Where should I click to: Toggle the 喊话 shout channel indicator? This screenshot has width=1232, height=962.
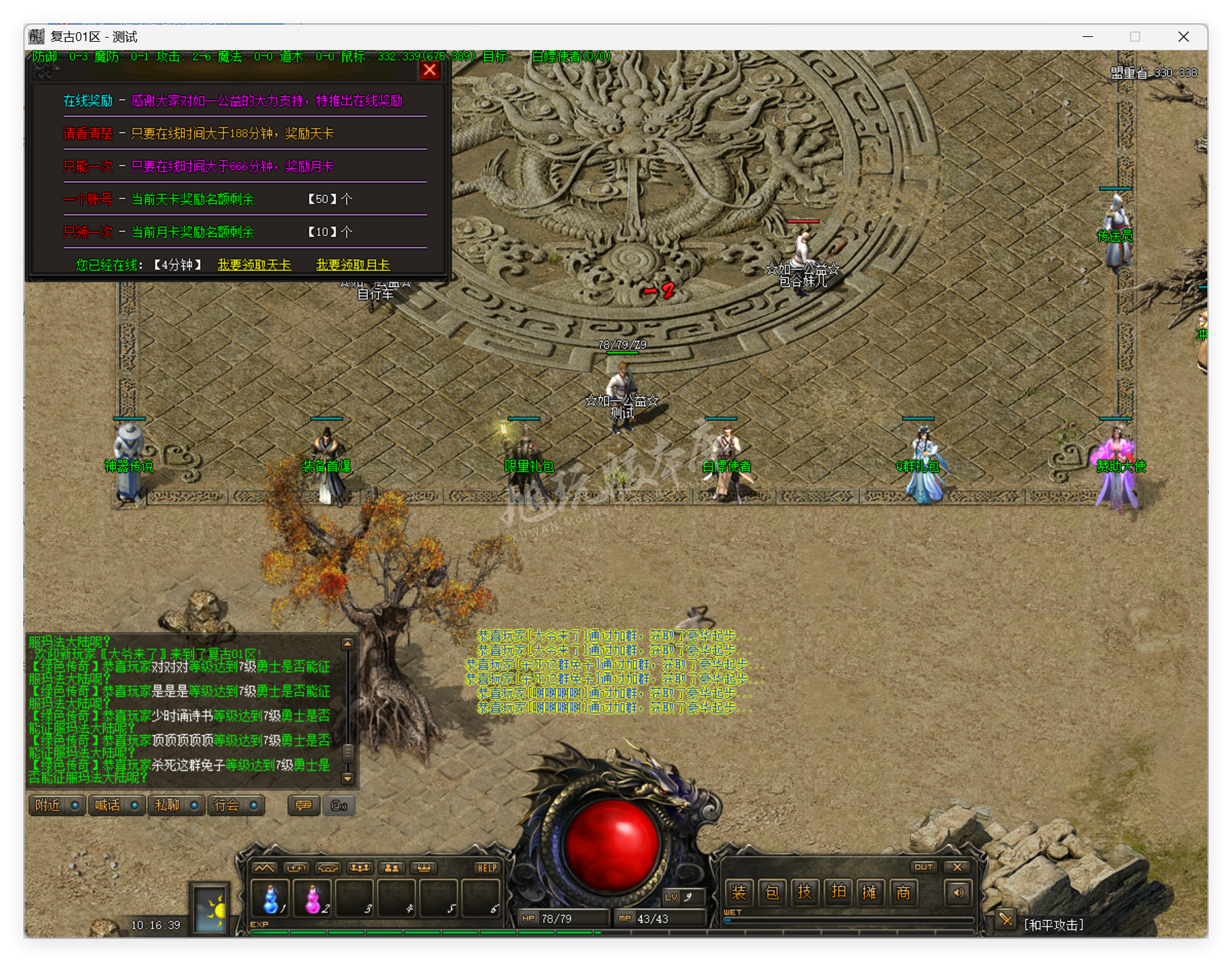click(x=135, y=806)
